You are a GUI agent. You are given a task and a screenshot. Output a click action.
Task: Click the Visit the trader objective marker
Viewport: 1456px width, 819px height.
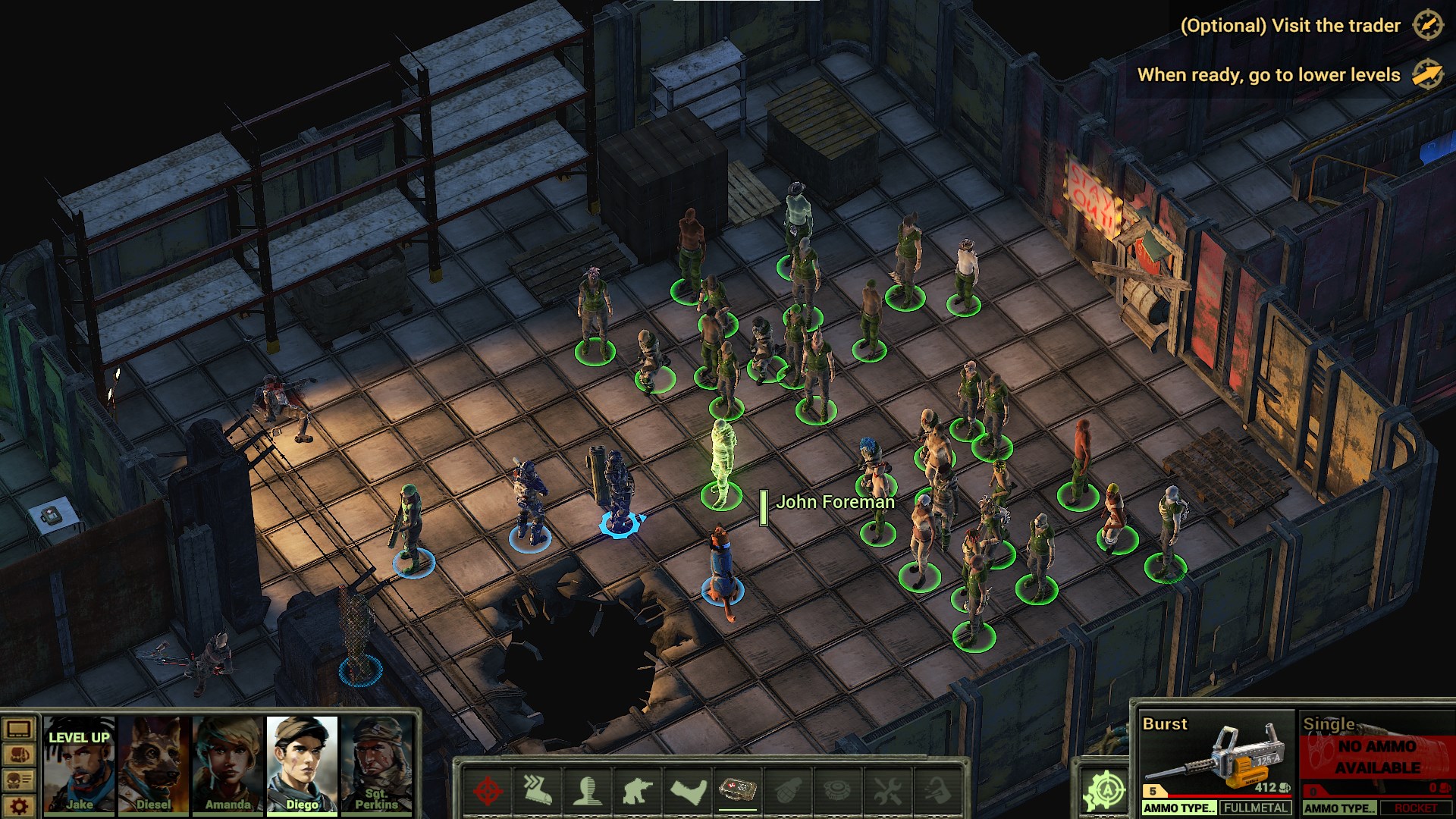pyautogui.click(x=1427, y=26)
